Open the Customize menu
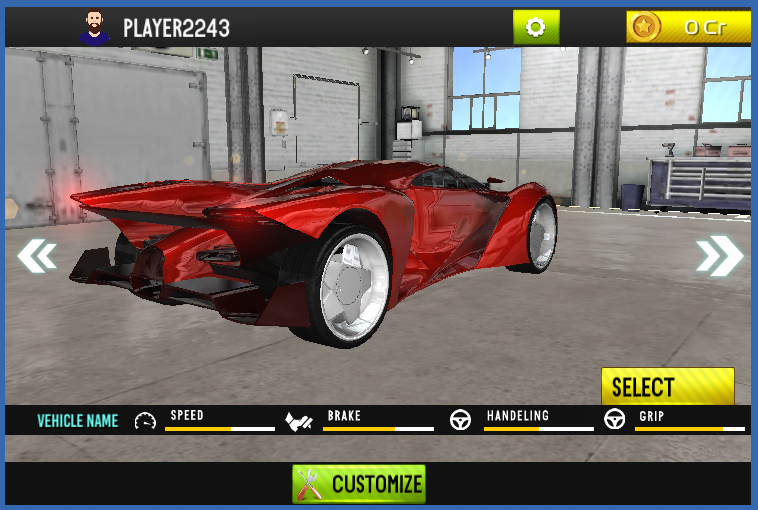 [x=359, y=484]
